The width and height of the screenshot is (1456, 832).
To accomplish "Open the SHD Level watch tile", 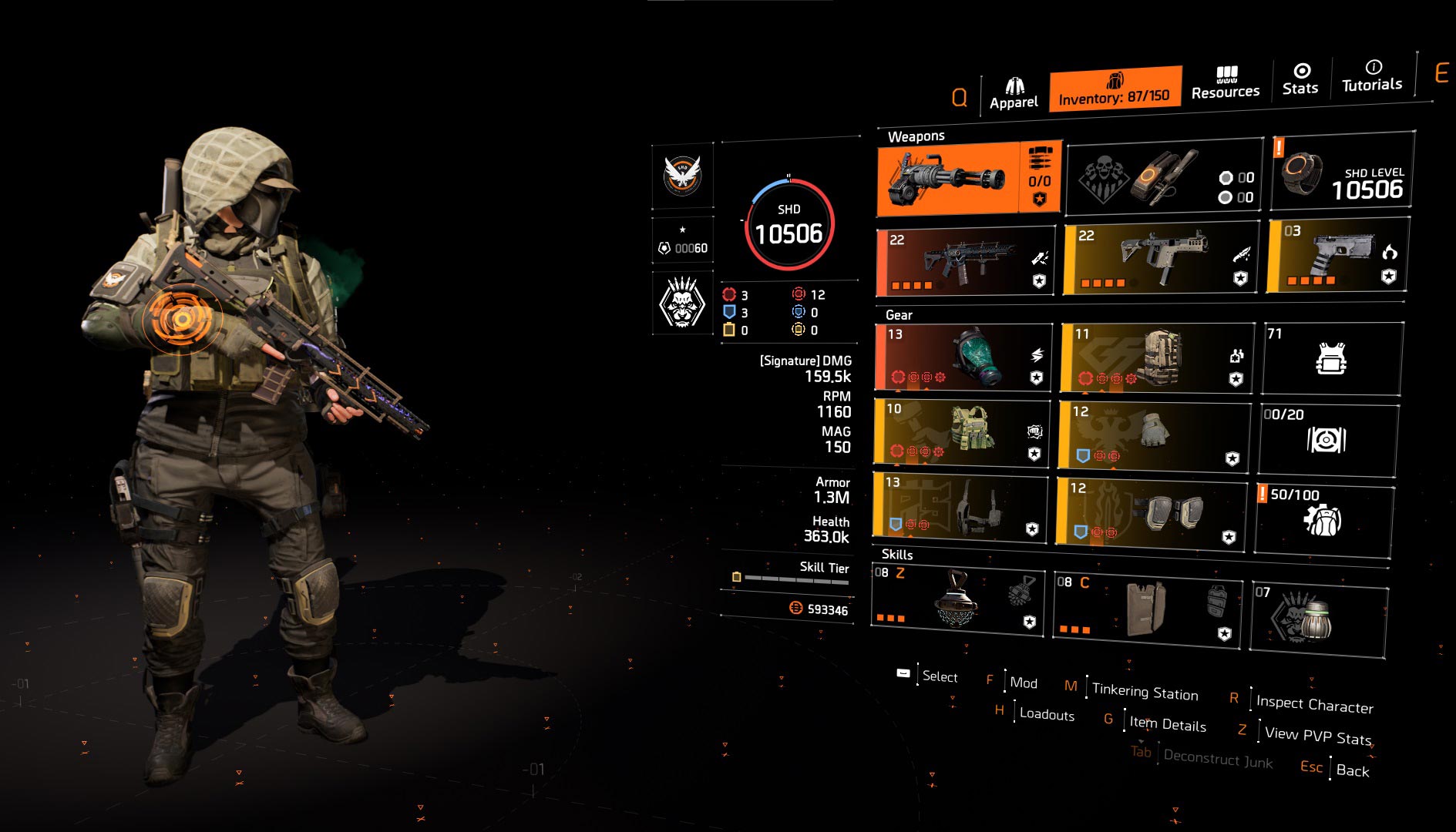I will click(x=1342, y=172).
